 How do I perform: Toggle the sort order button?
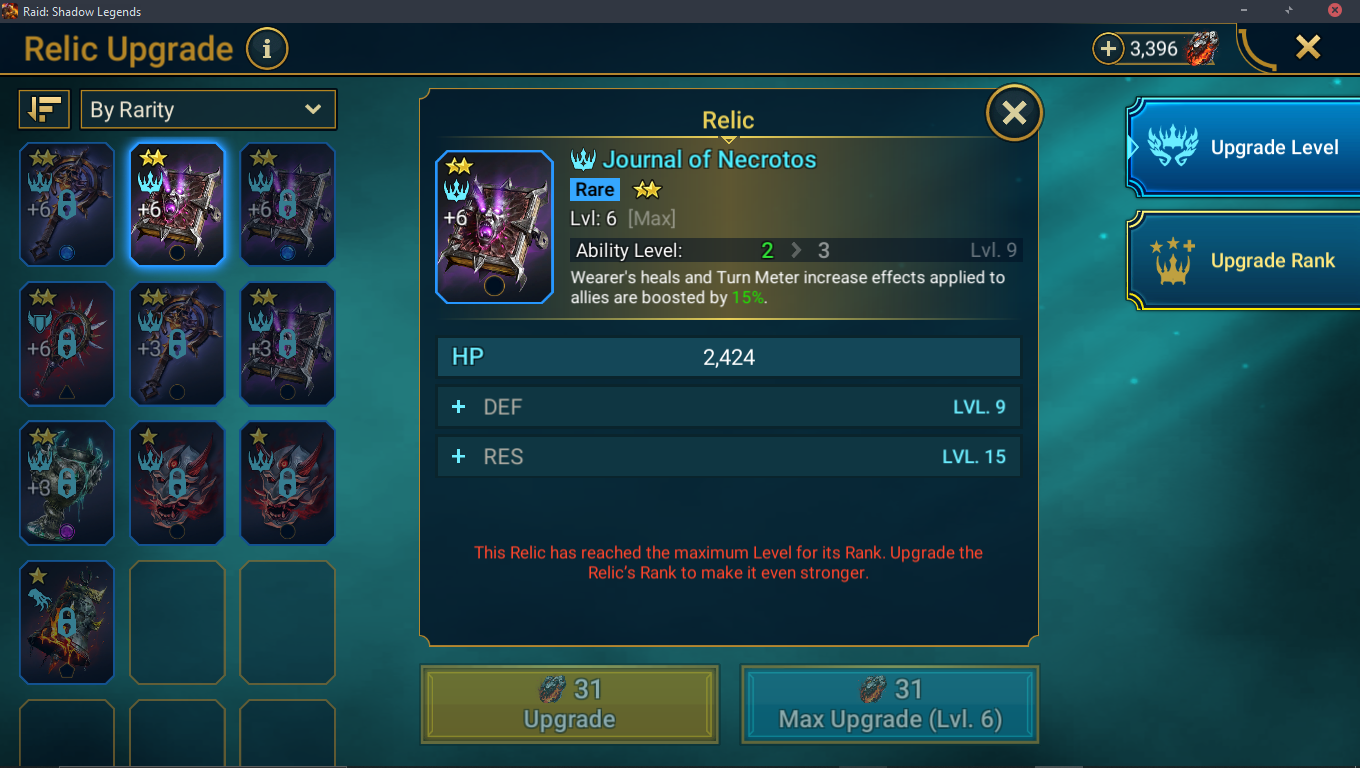coord(44,110)
